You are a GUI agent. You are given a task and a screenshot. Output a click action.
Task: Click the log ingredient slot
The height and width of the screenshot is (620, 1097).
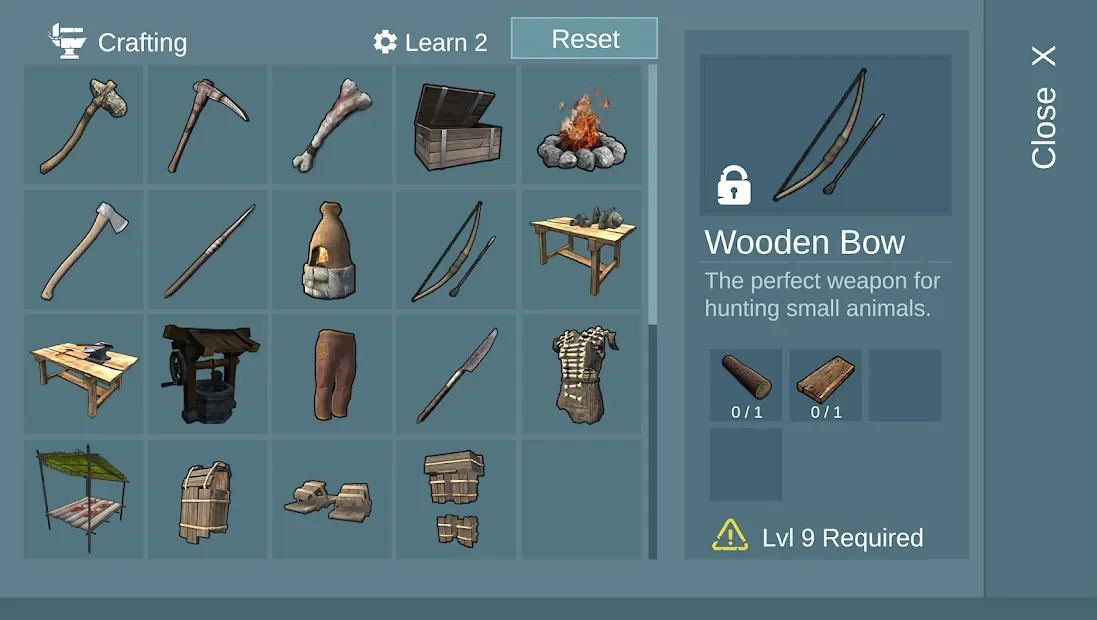746,385
